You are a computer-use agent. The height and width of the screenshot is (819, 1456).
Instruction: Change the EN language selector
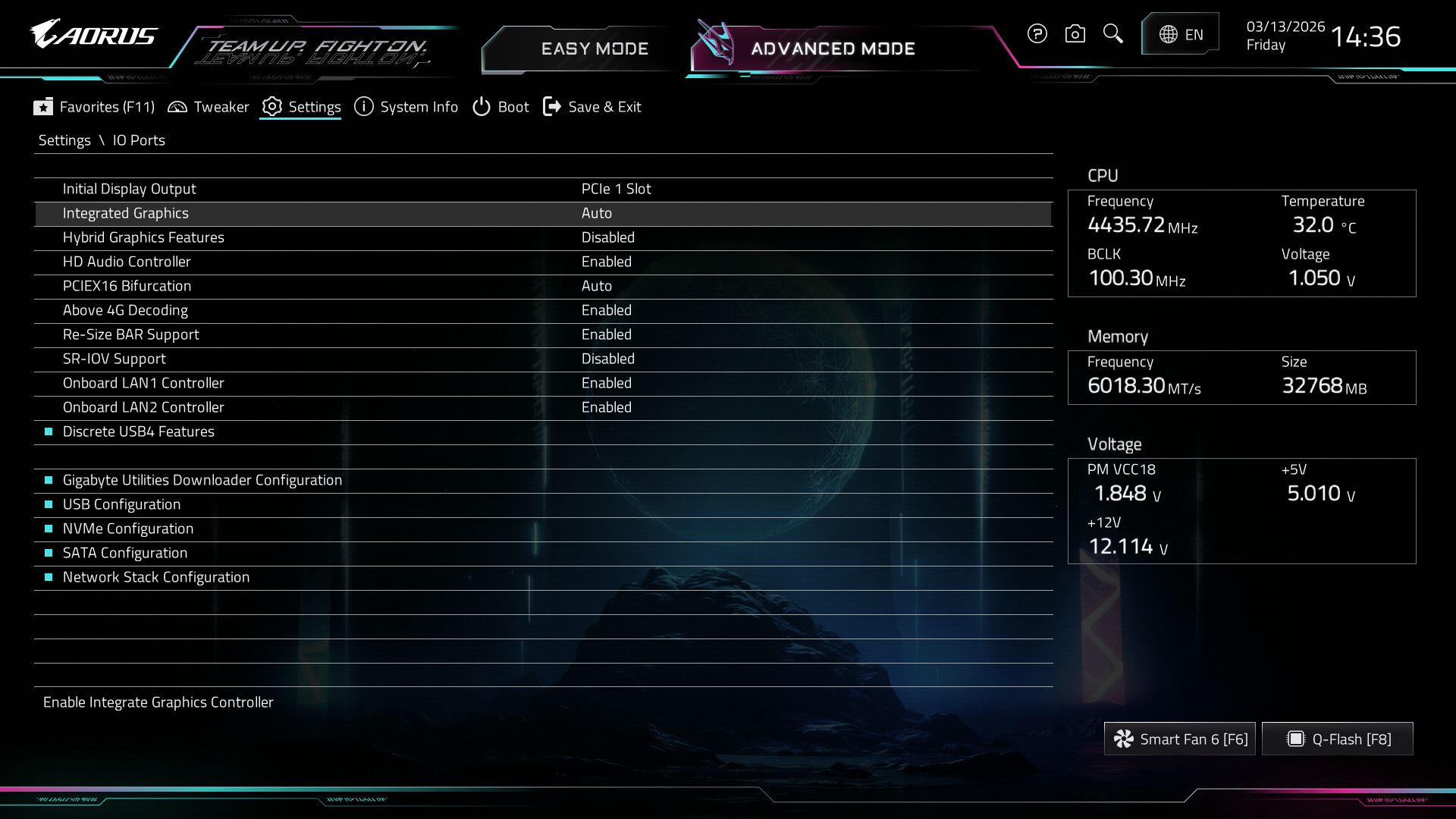(x=1180, y=34)
